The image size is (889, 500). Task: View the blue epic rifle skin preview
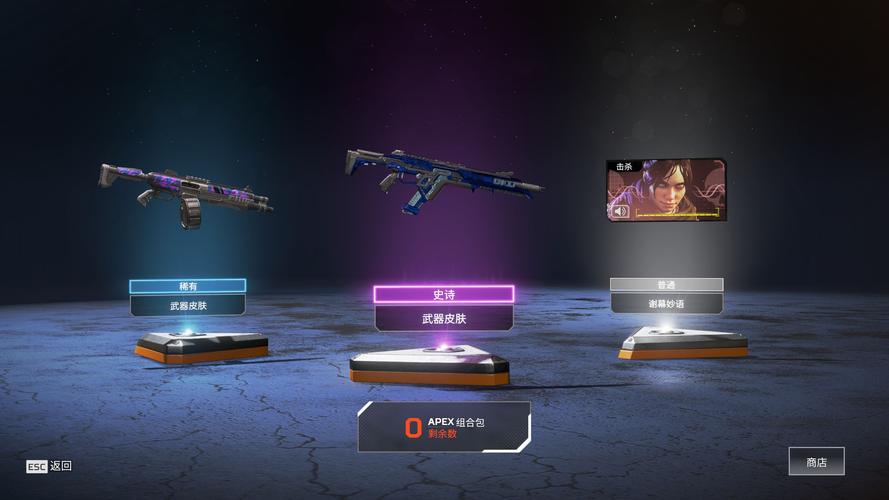[x=443, y=178]
